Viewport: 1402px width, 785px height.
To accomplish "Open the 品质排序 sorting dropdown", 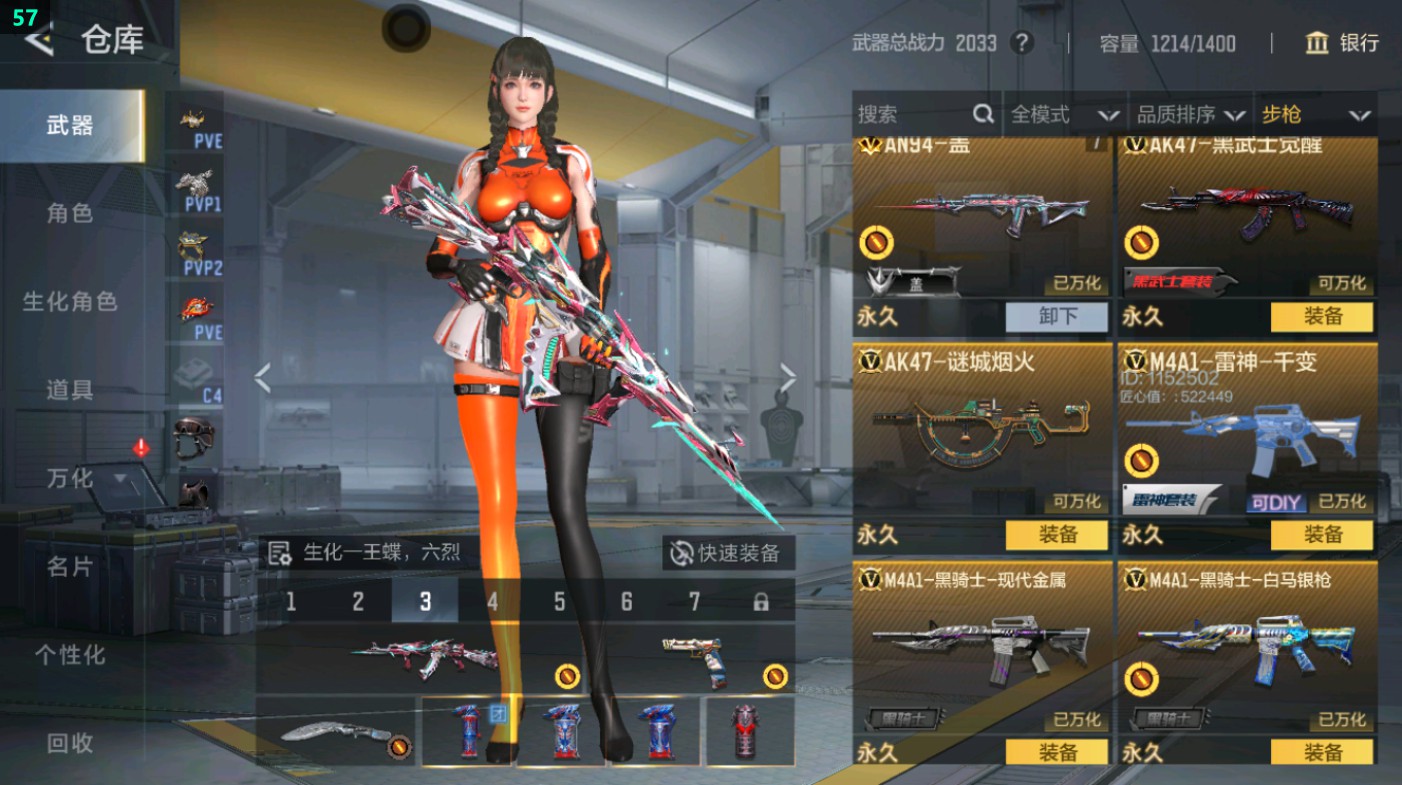I will [1190, 114].
